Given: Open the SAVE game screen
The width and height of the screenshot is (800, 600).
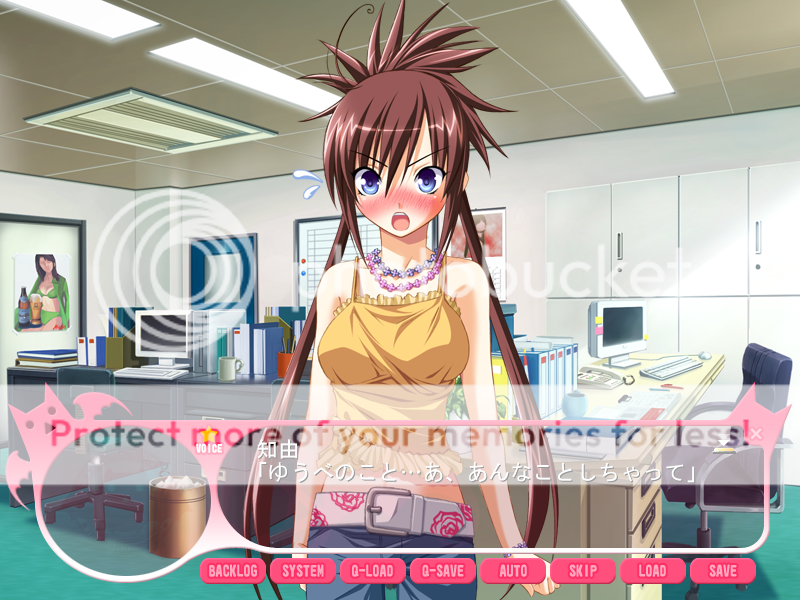Looking at the screenshot, I should tap(722, 571).
